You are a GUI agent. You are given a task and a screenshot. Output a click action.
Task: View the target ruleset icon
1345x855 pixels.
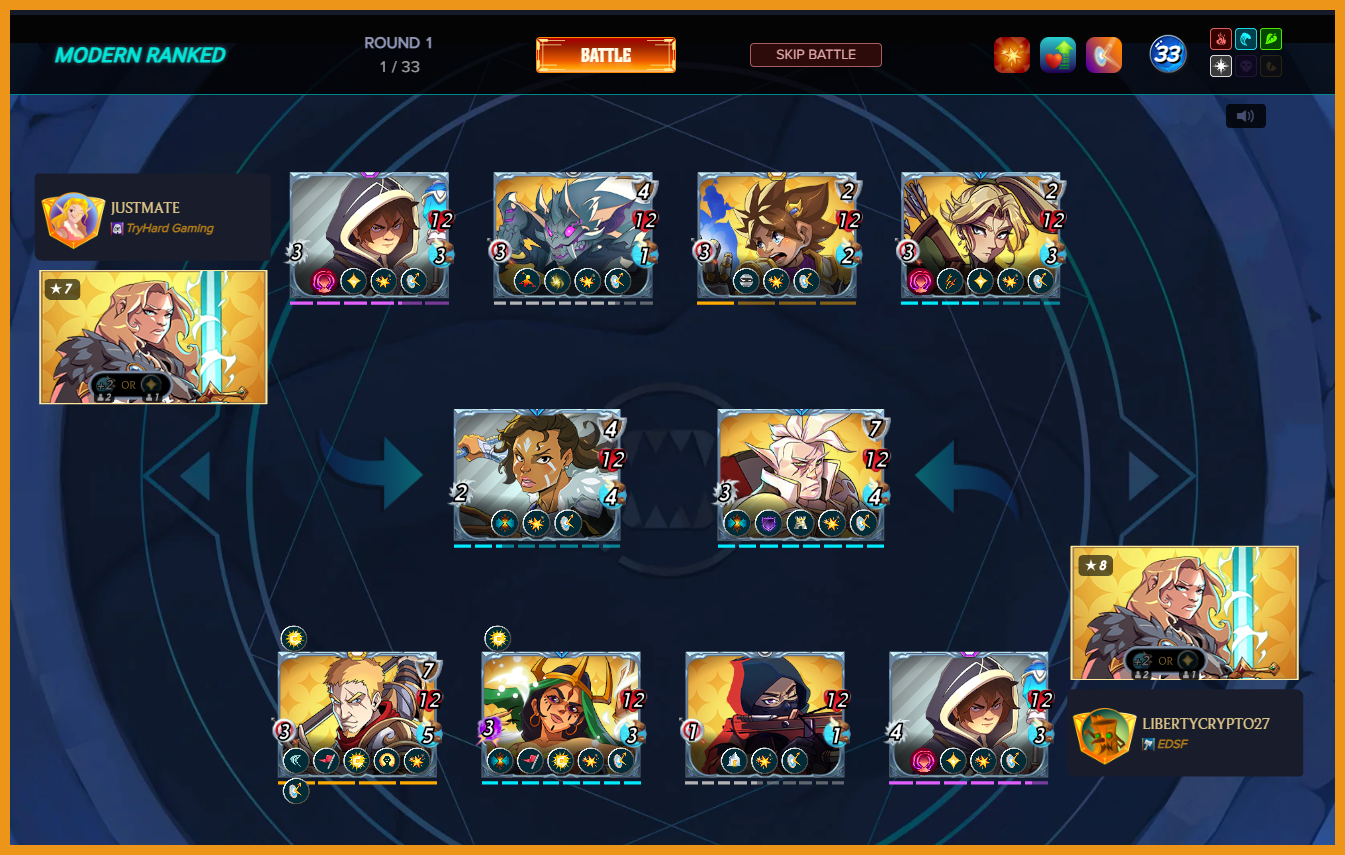(x=1103, y=55)
